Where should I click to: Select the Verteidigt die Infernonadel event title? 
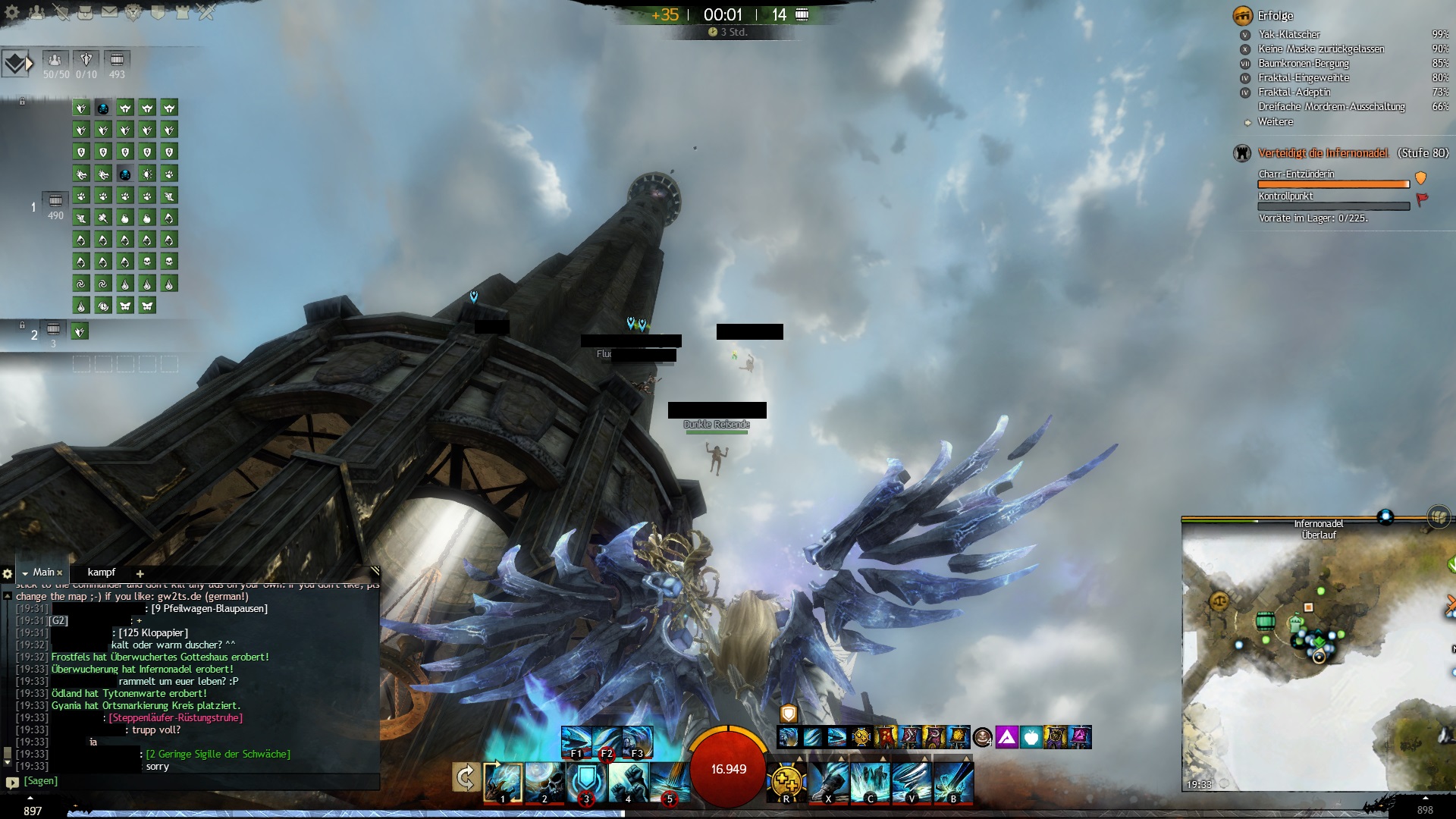[1323, 153]
